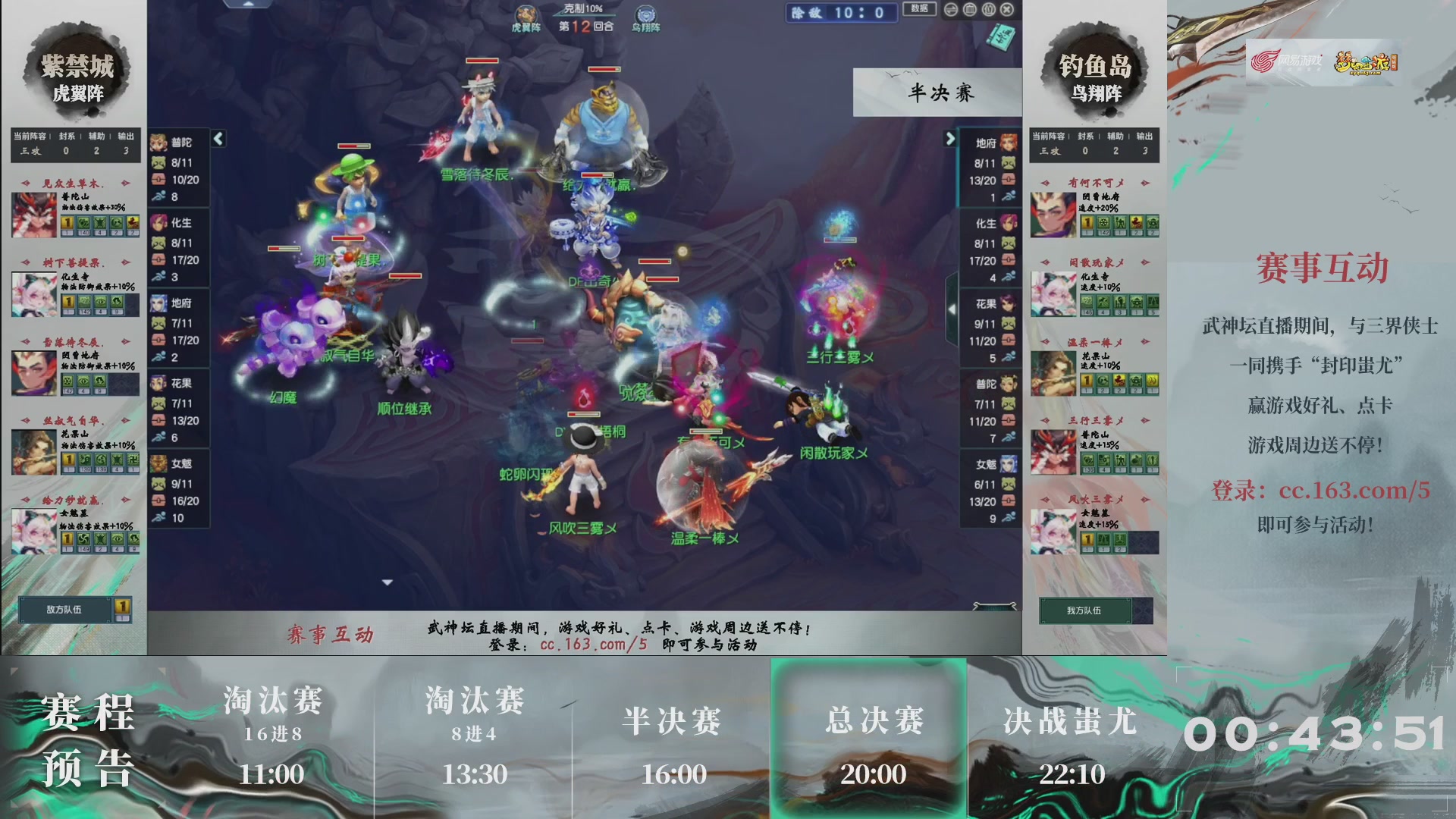Click the 女魃 unit icon in left panel
The image size is (1456, 819).
coord(159,464)
